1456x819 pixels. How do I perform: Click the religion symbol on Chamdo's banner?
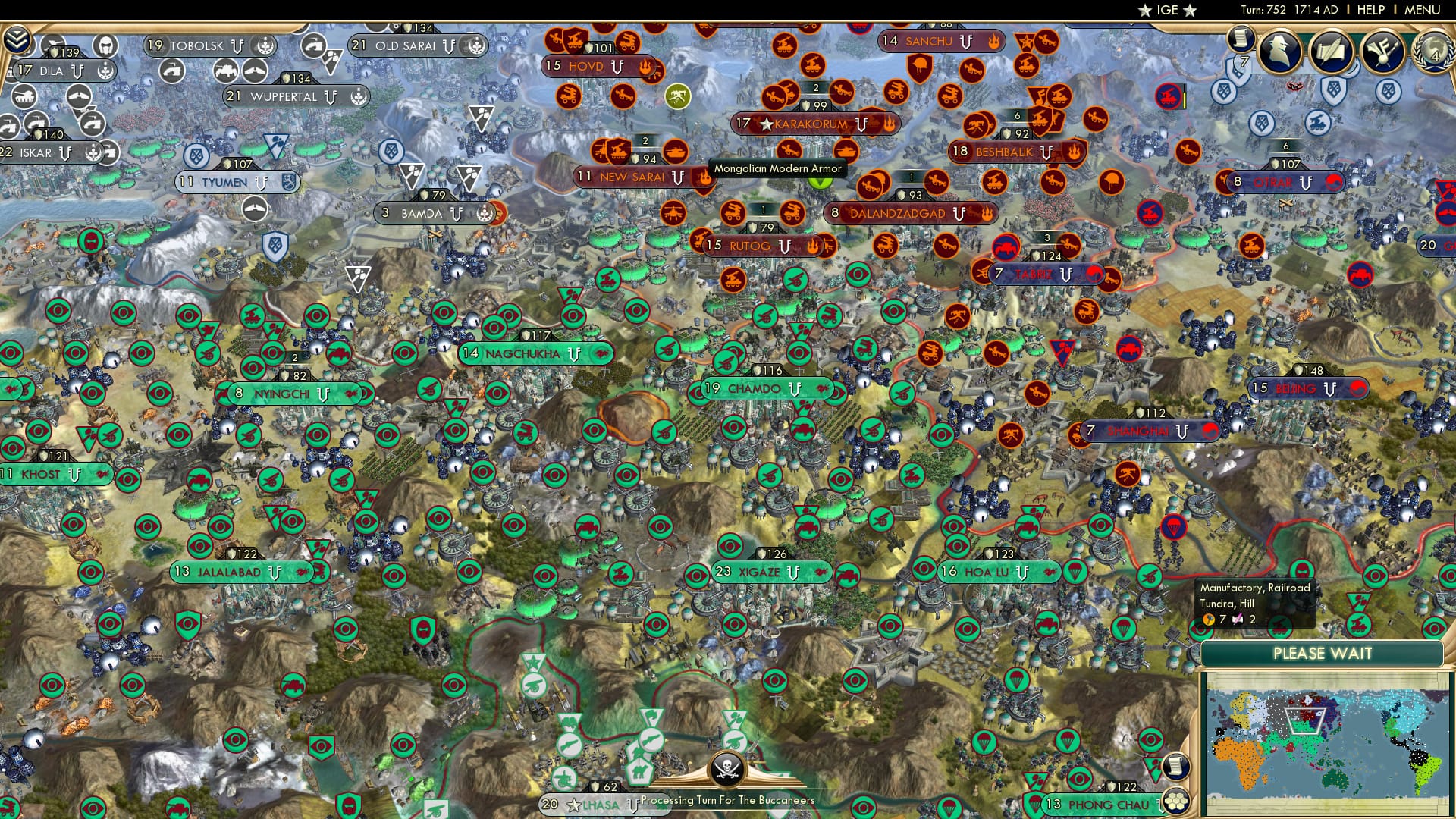tap(823, 389)
